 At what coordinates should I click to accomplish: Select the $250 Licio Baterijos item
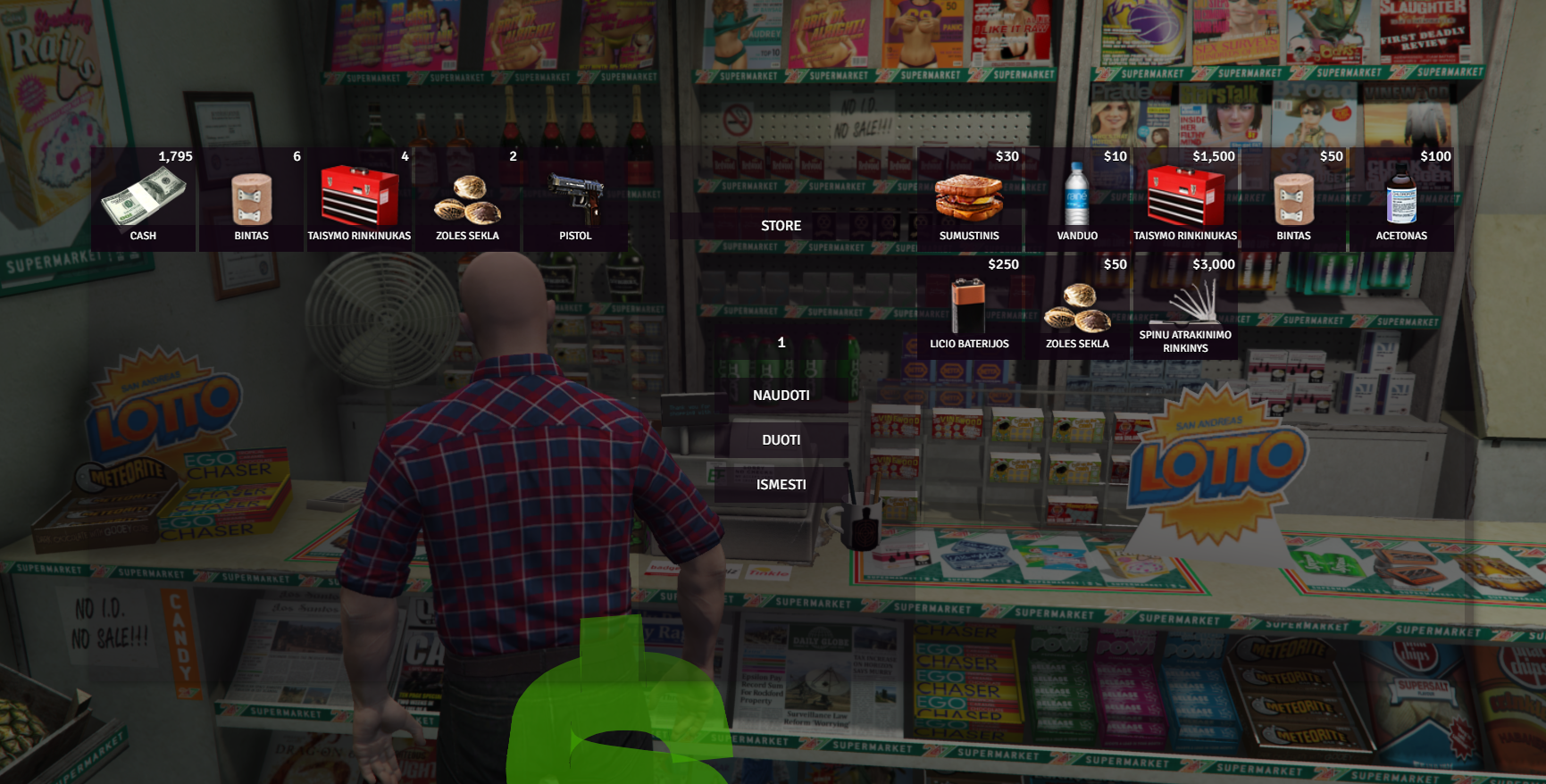969,307
